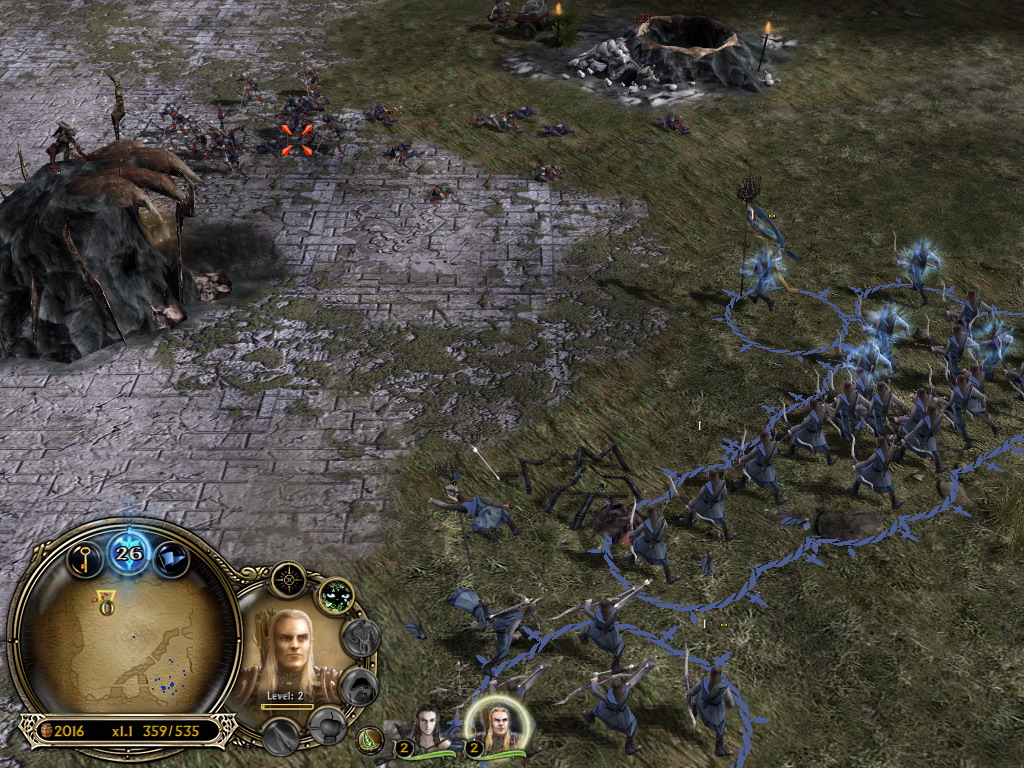The height and width of the screenshot is (768, 1024).
Task: Activate the compass star command button
Action: click(x=290, y=579)
